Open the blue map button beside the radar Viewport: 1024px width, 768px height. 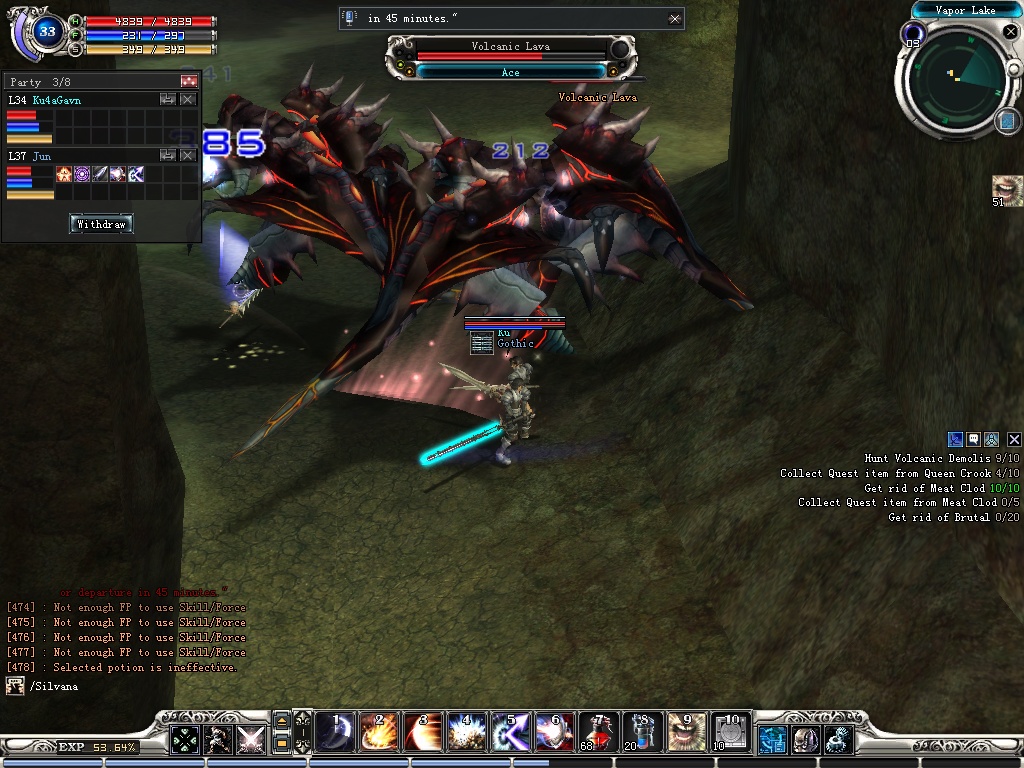1006,121
